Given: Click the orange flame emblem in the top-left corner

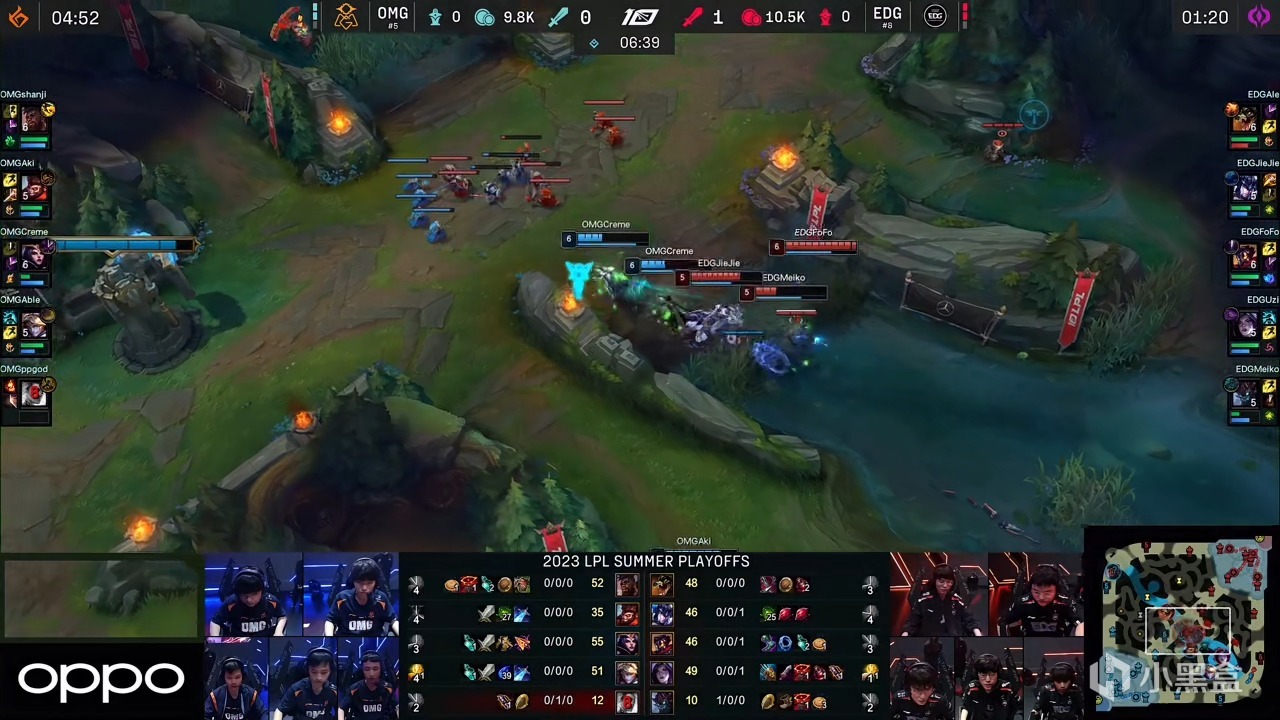Looking at the screenshot, I should point(17,16).
